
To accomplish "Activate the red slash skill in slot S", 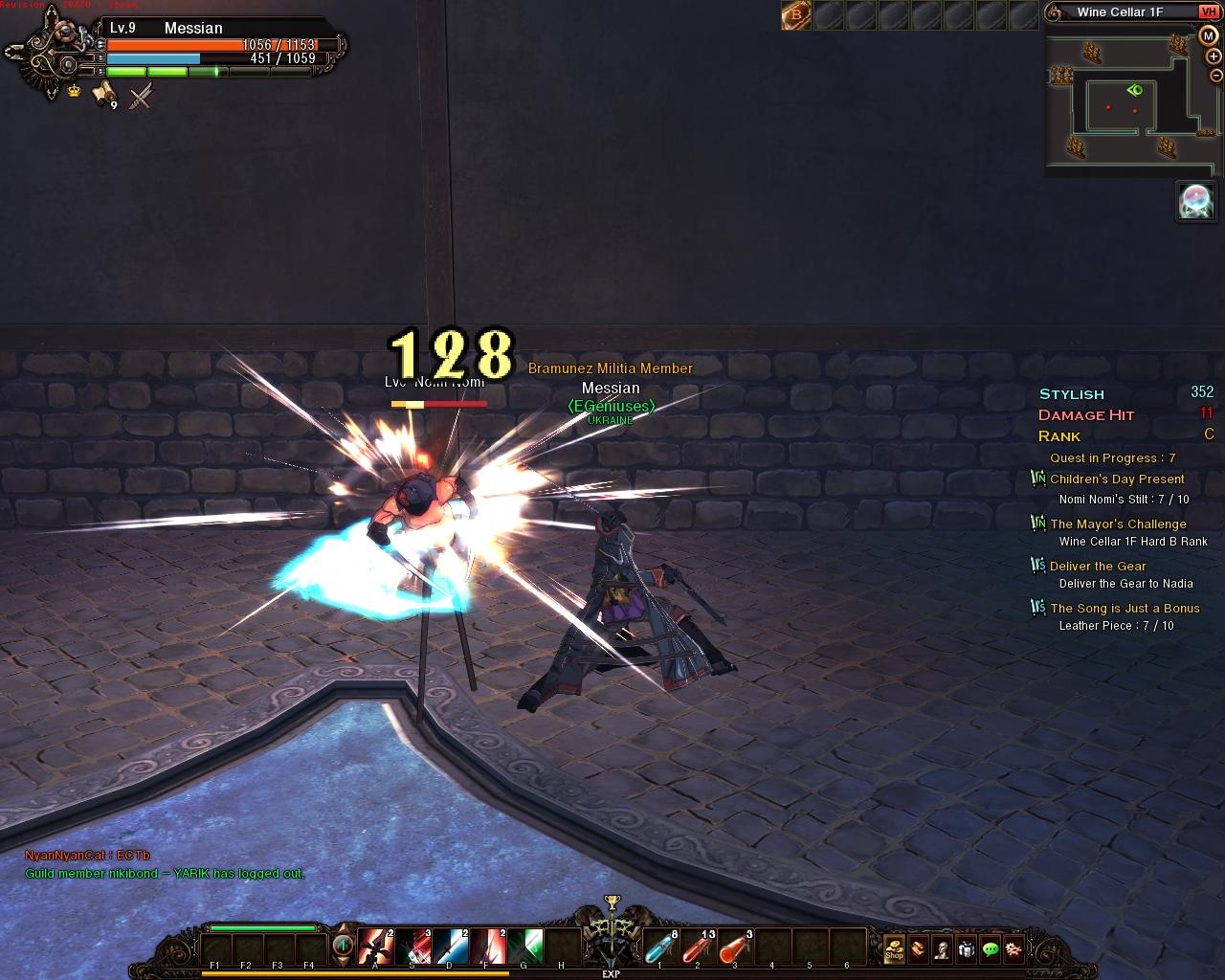I will pos(412,947).
